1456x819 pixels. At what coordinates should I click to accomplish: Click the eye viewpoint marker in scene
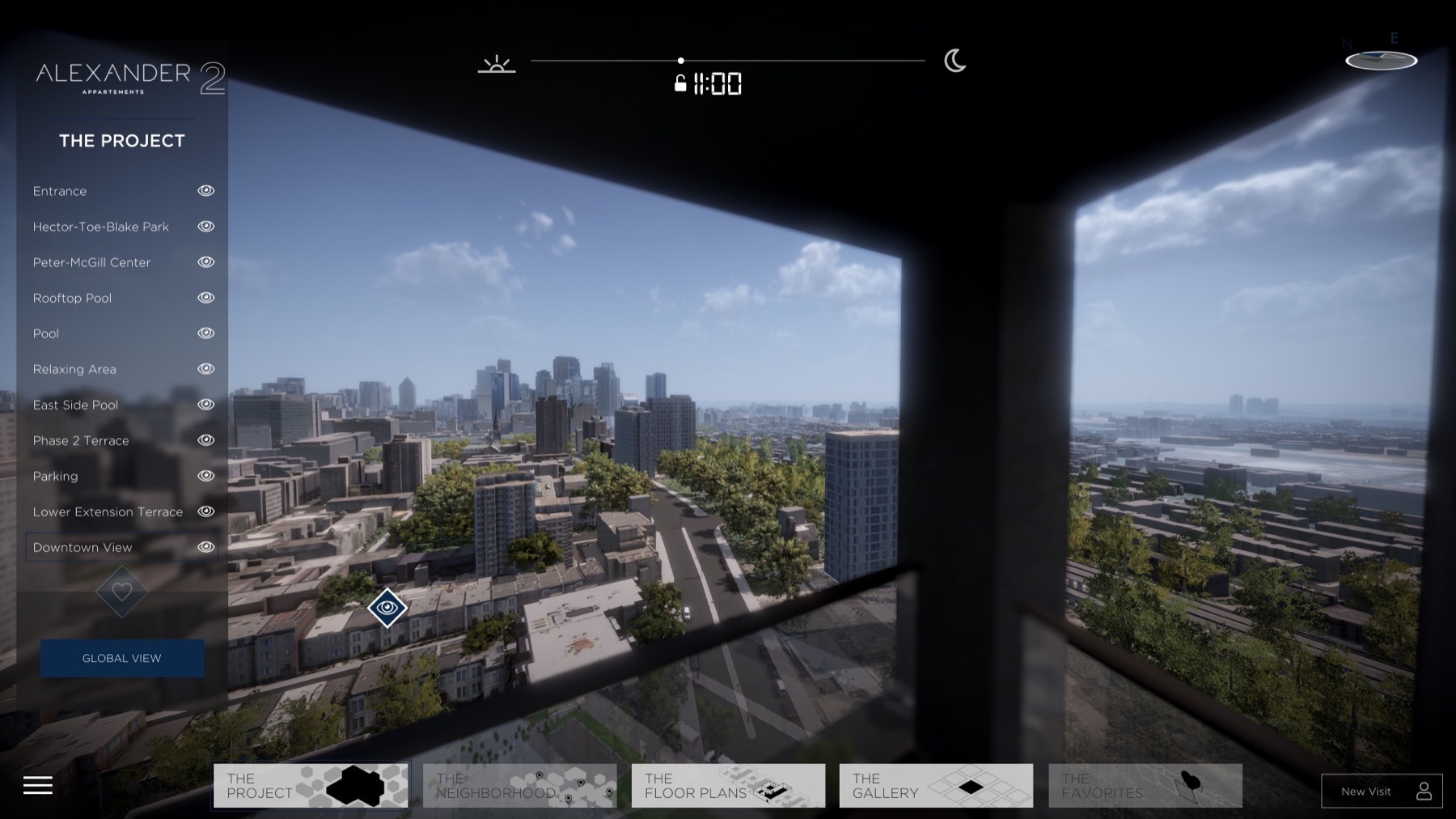[387, 608]
